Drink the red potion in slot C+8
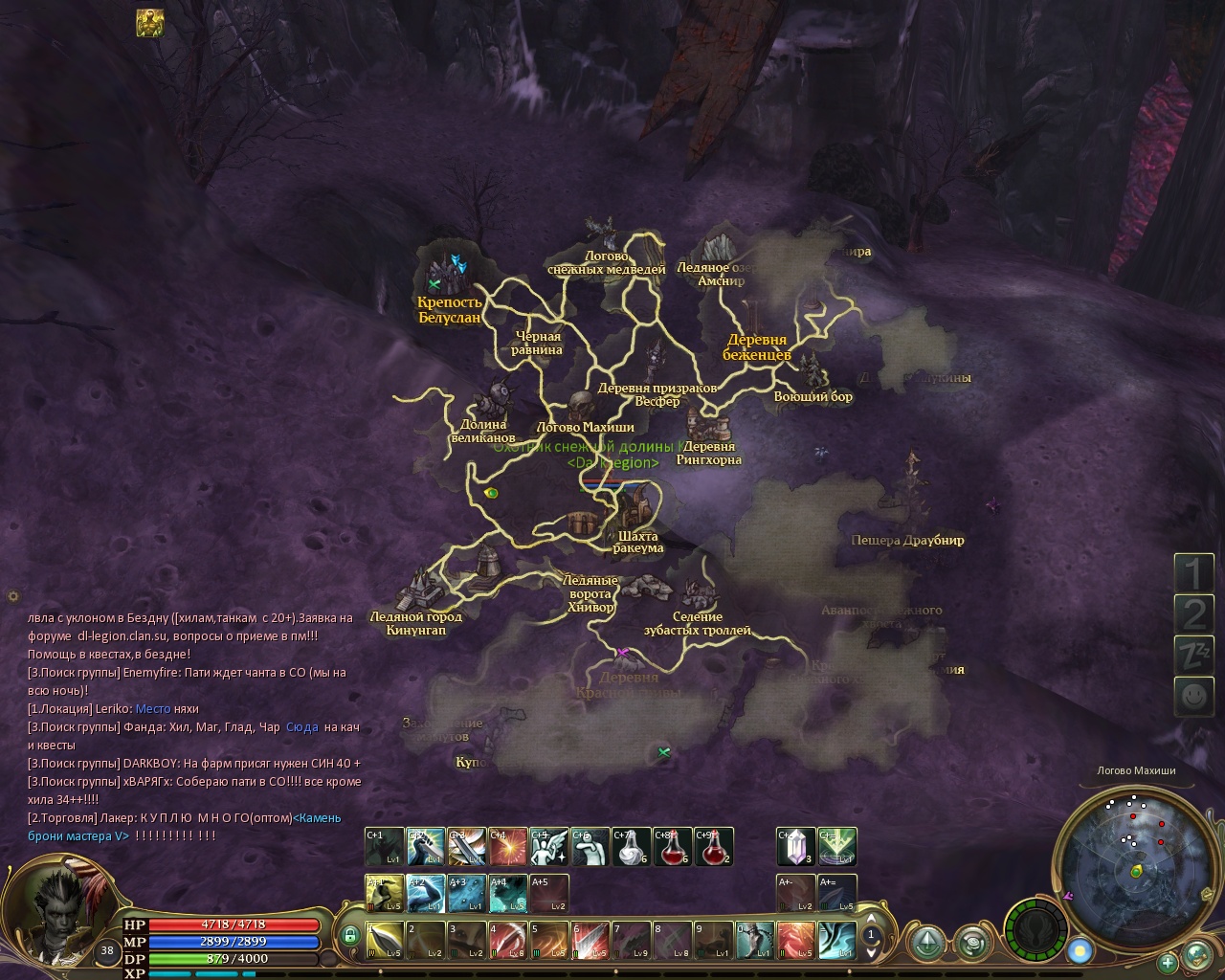The image size is (1225, 980). (x=673, y=846)
